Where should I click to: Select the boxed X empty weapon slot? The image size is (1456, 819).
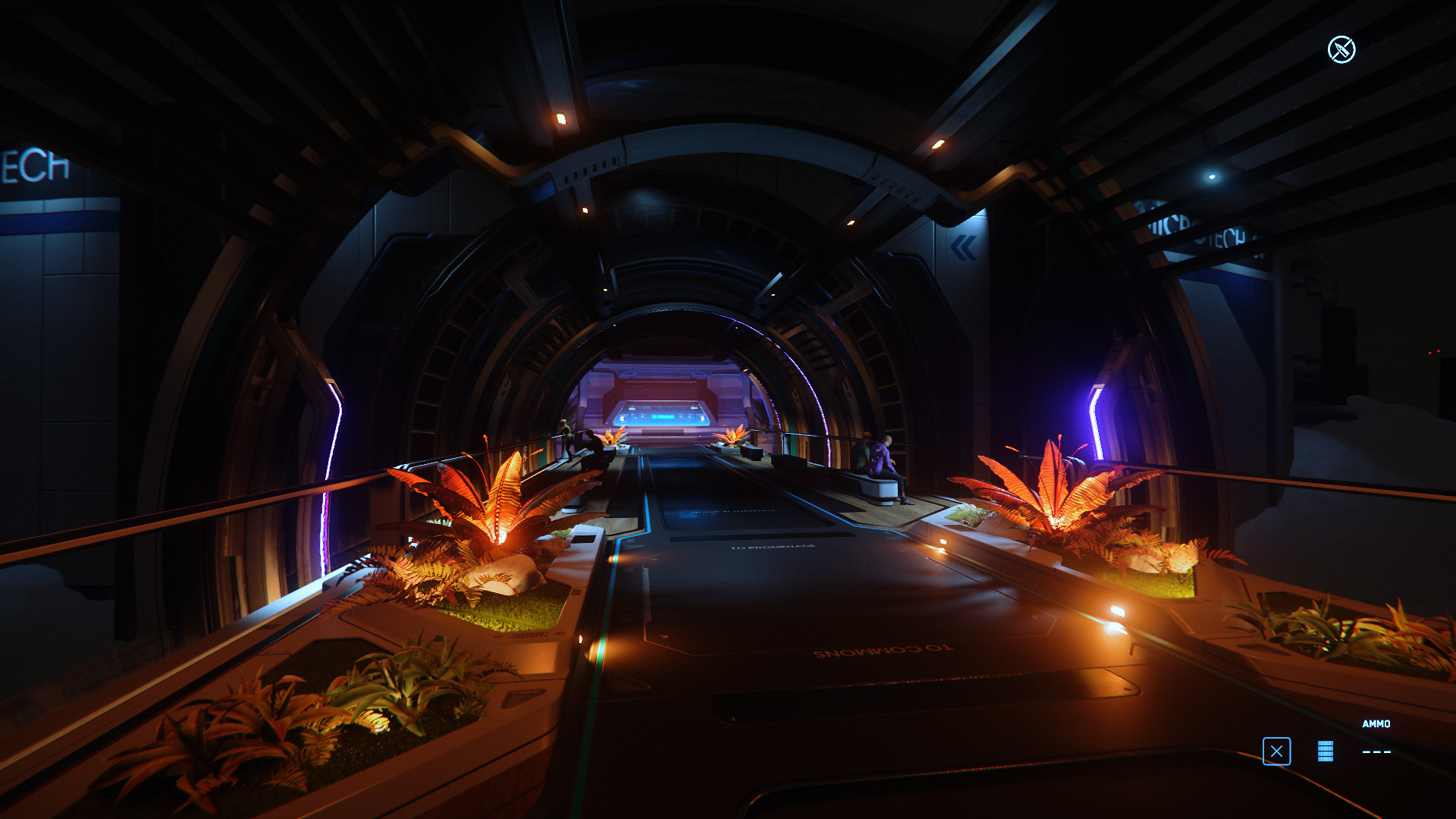[x=1276, y=752]
